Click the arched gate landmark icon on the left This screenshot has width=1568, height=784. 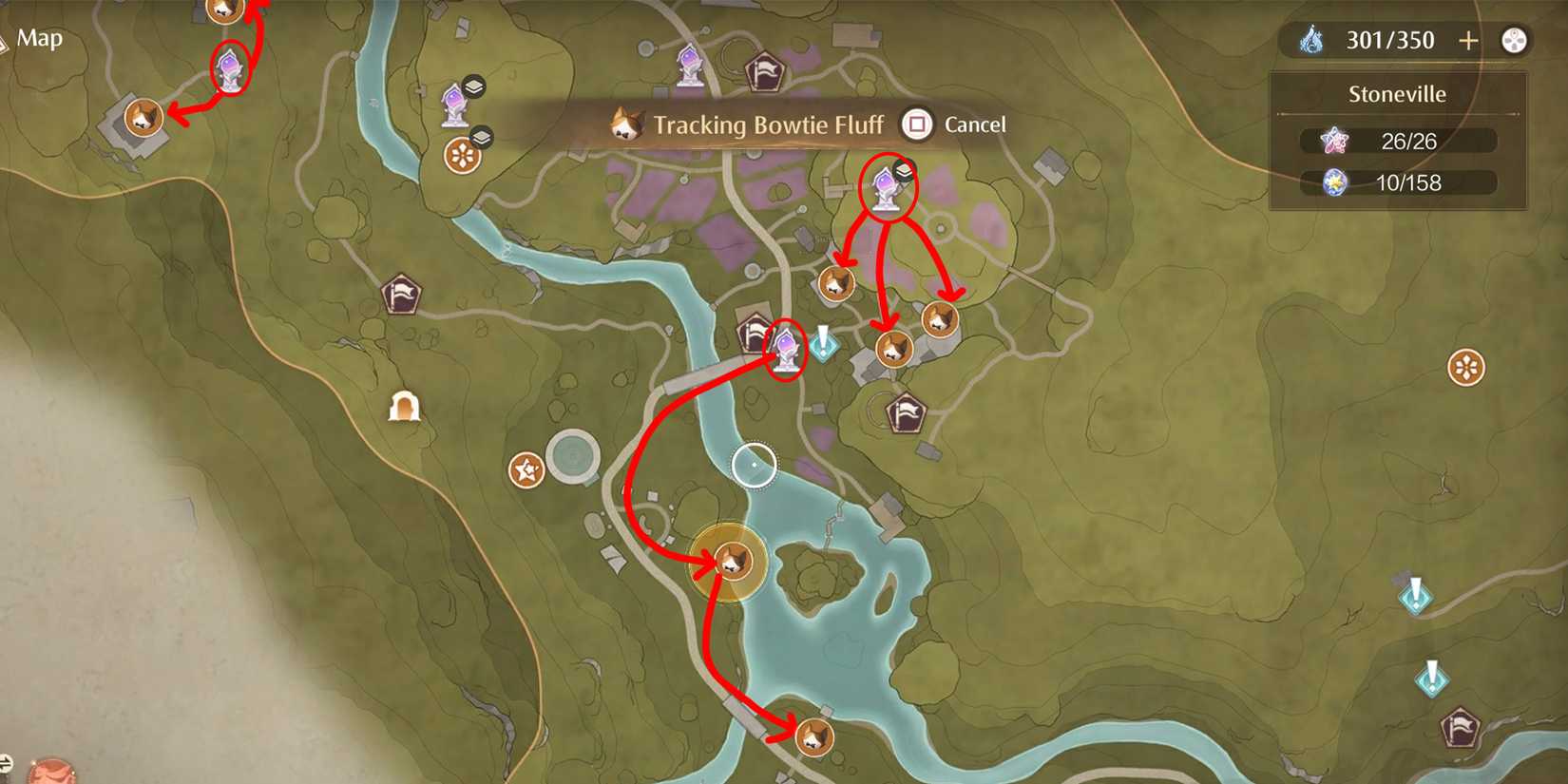click(404, 405)
